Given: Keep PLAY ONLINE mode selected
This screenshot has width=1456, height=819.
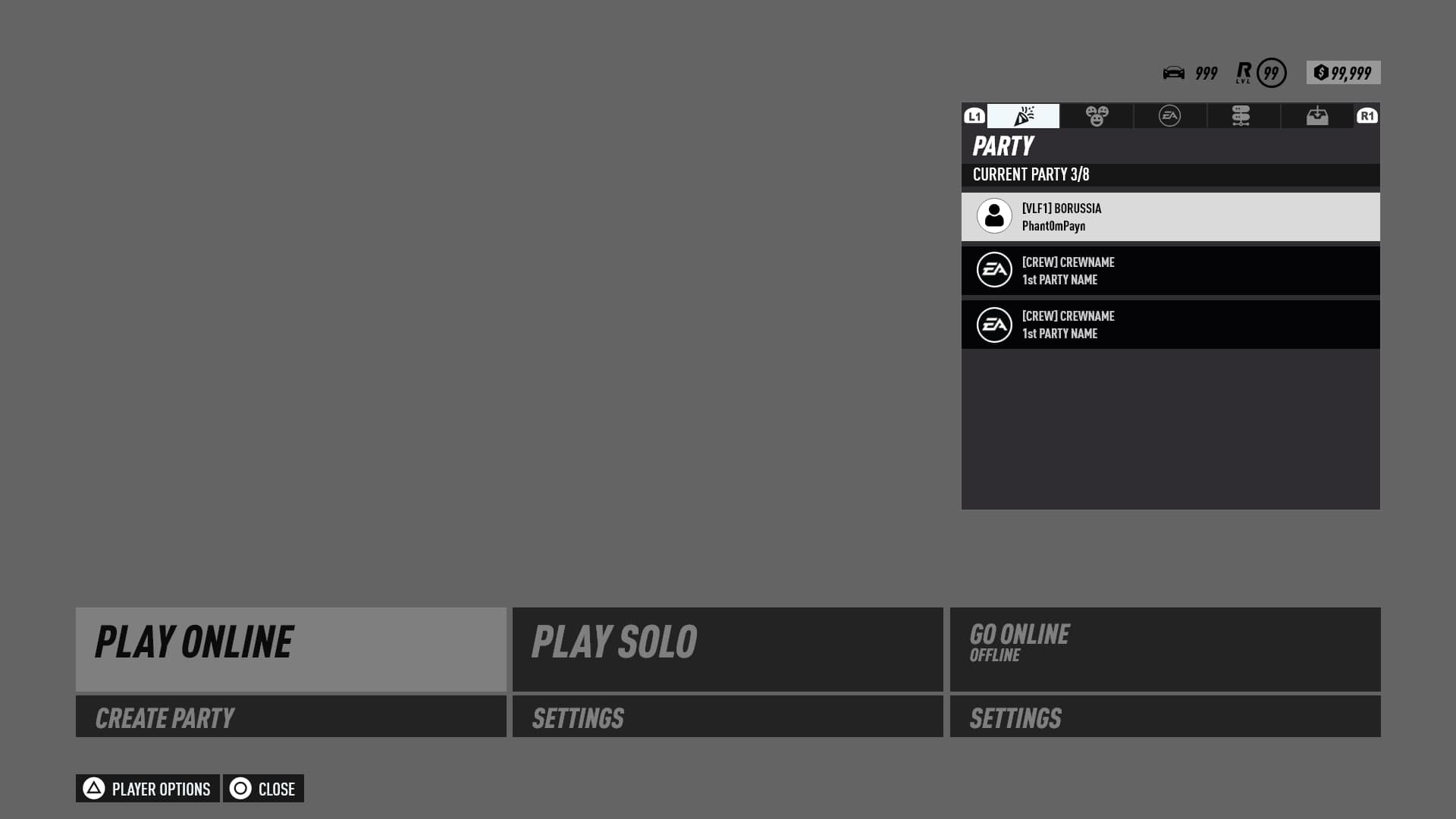Looking at the screenshot, I should pos(290,649).
